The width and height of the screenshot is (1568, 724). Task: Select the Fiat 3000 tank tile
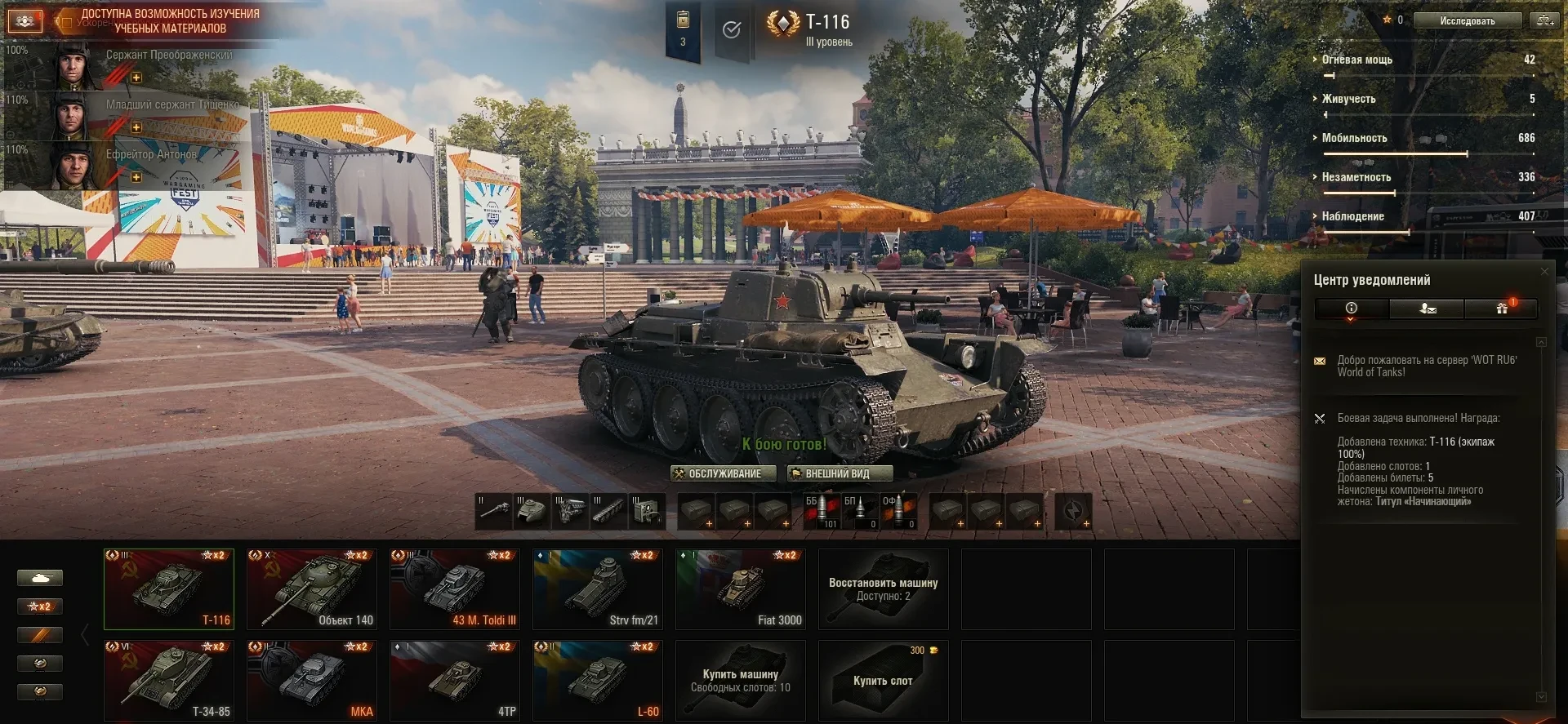[x=740, y=589]
